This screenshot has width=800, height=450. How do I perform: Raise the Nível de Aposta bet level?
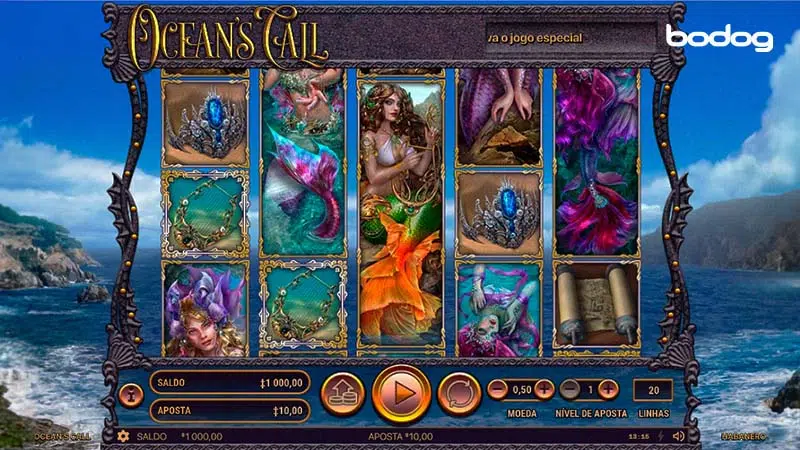[x=608, y=390]
